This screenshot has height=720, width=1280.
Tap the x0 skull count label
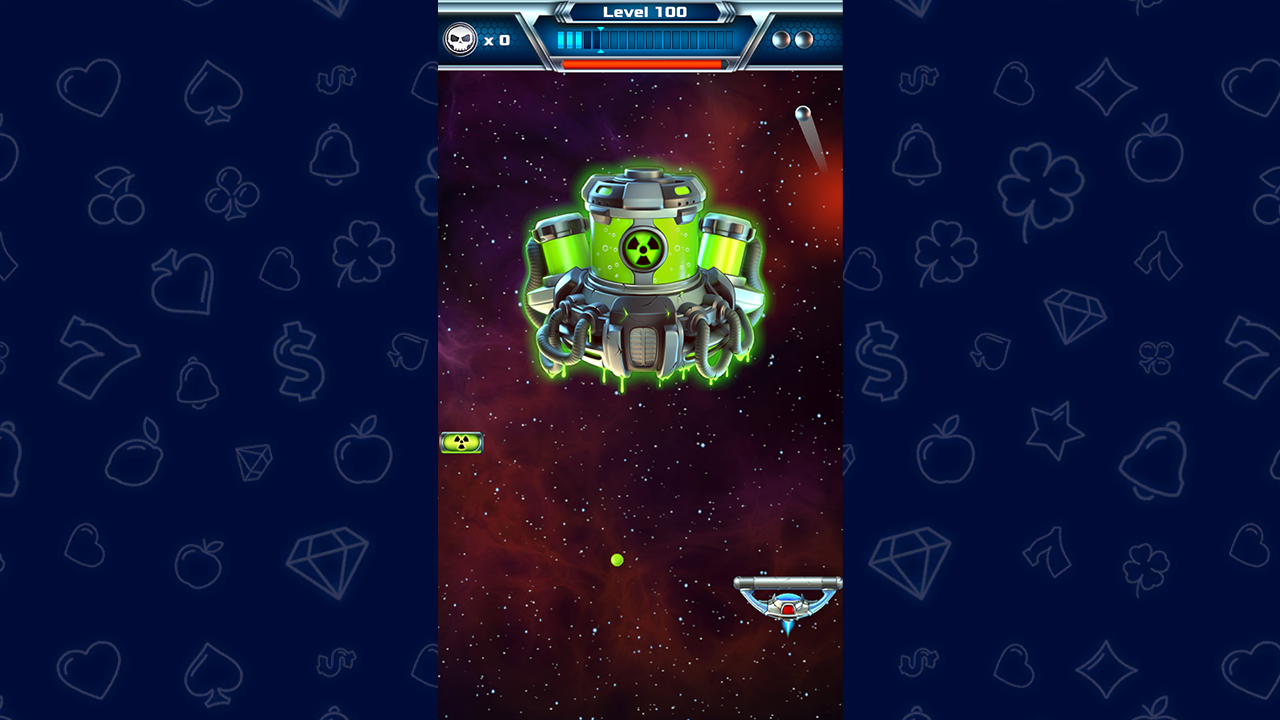pyautogui.click(x=499, y=41)
